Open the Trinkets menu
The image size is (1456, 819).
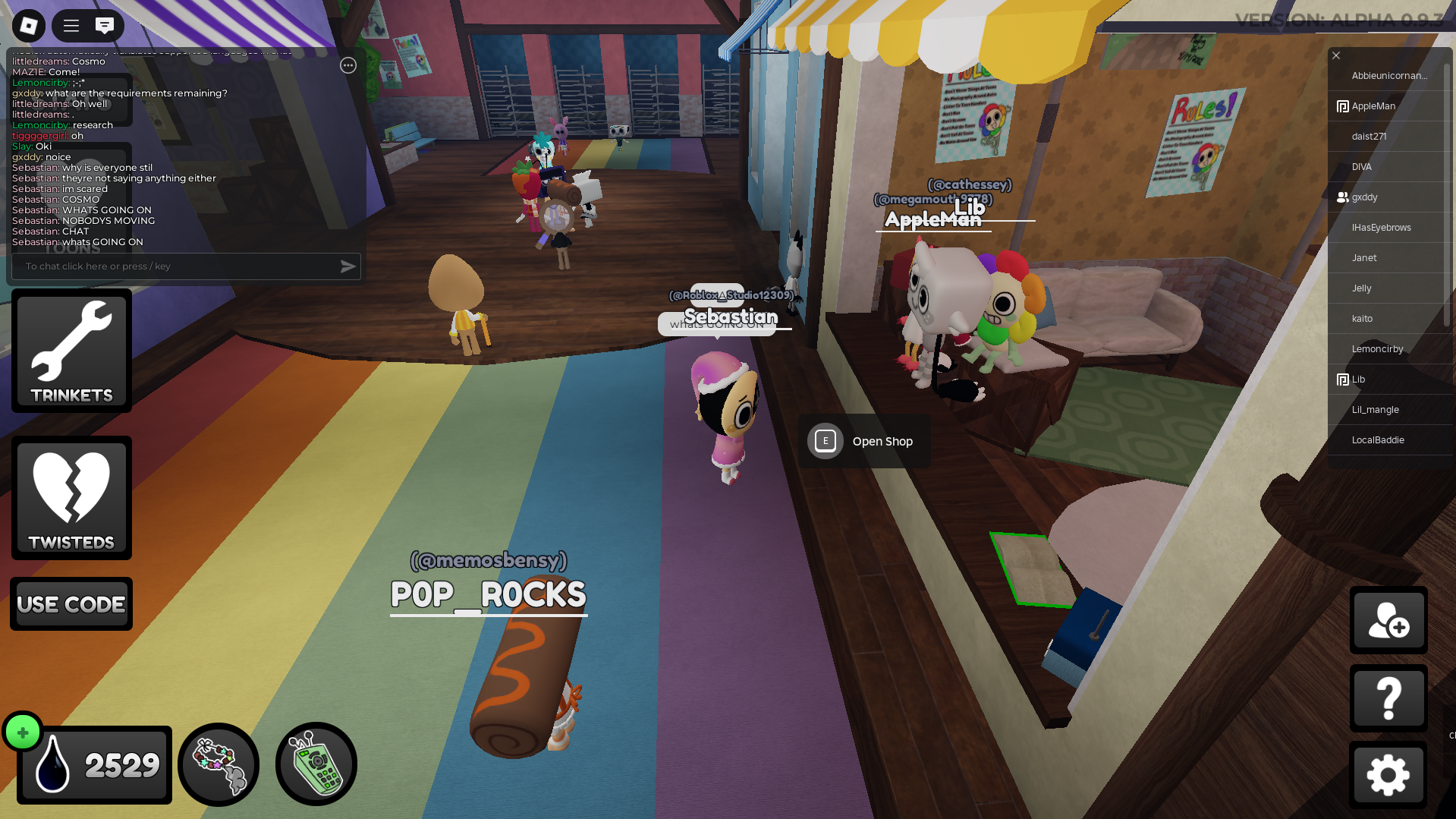coord(71,351)
